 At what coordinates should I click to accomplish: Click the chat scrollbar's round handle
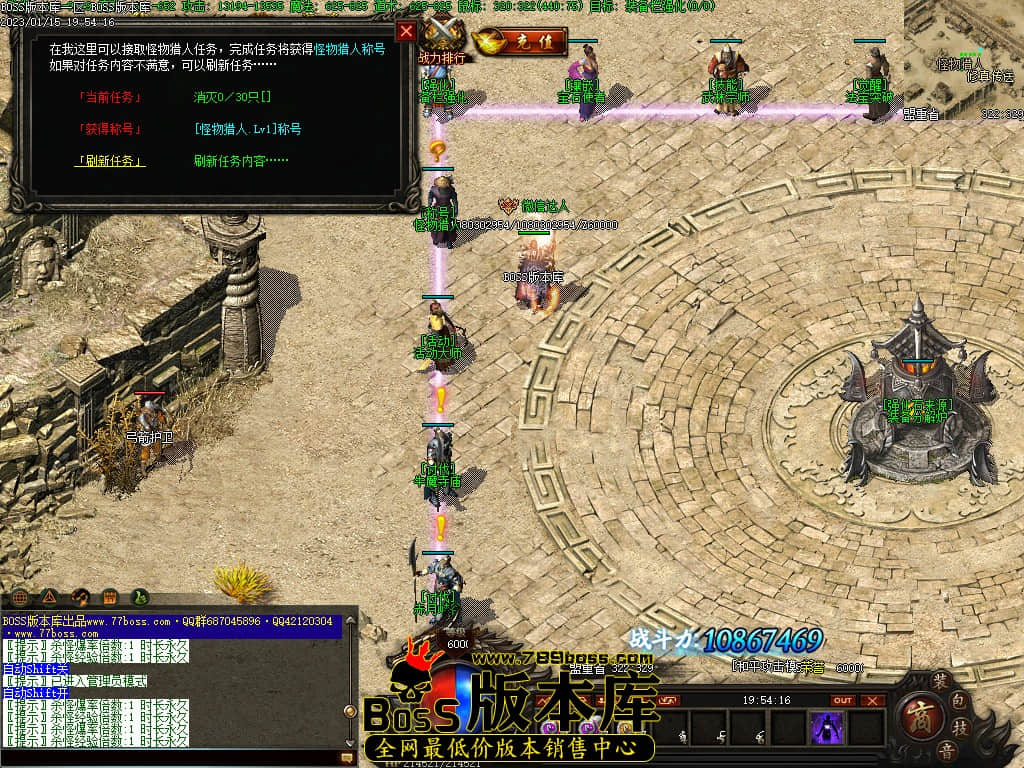(x=350, y=711)
